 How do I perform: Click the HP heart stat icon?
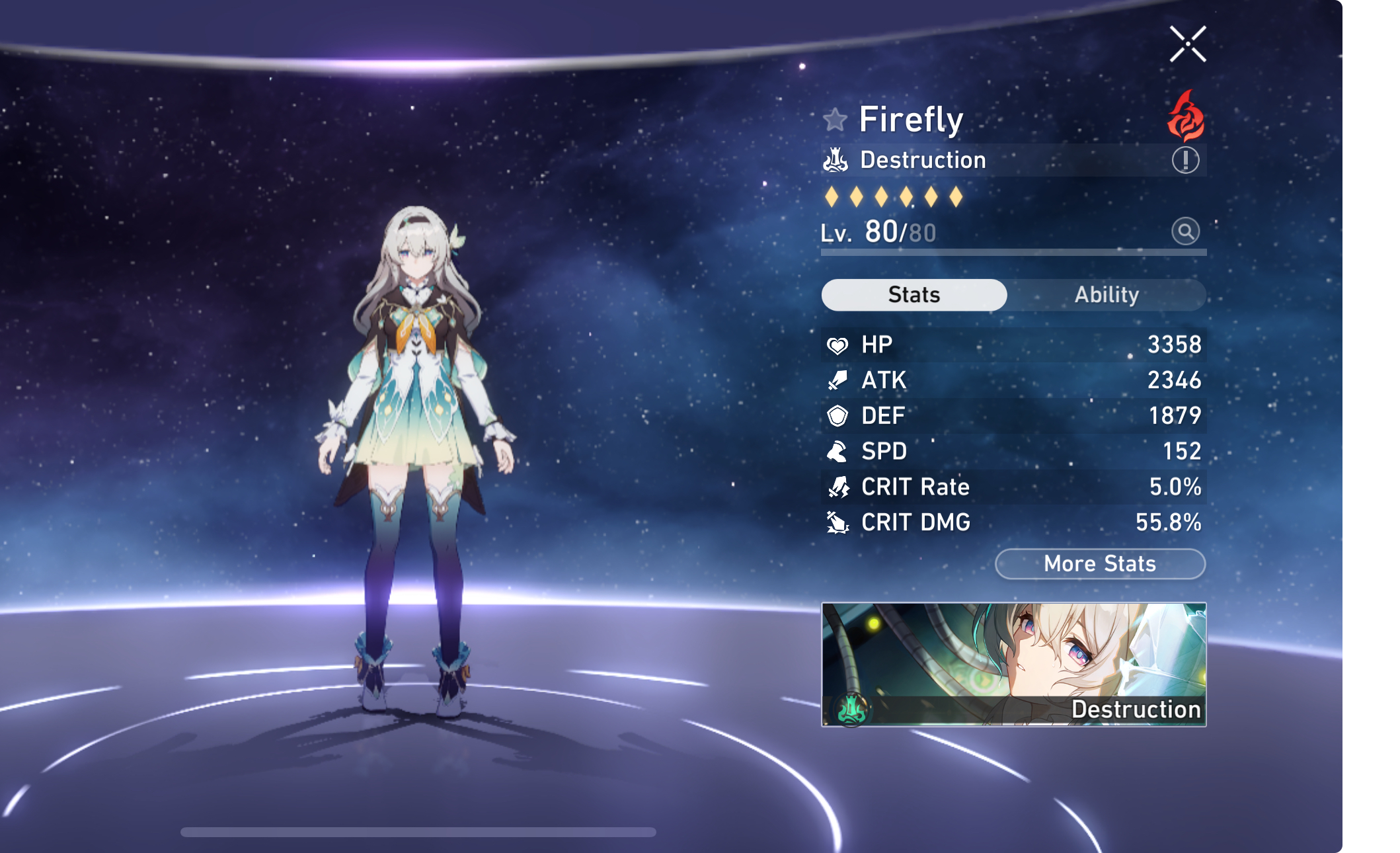tap(837, 345)
